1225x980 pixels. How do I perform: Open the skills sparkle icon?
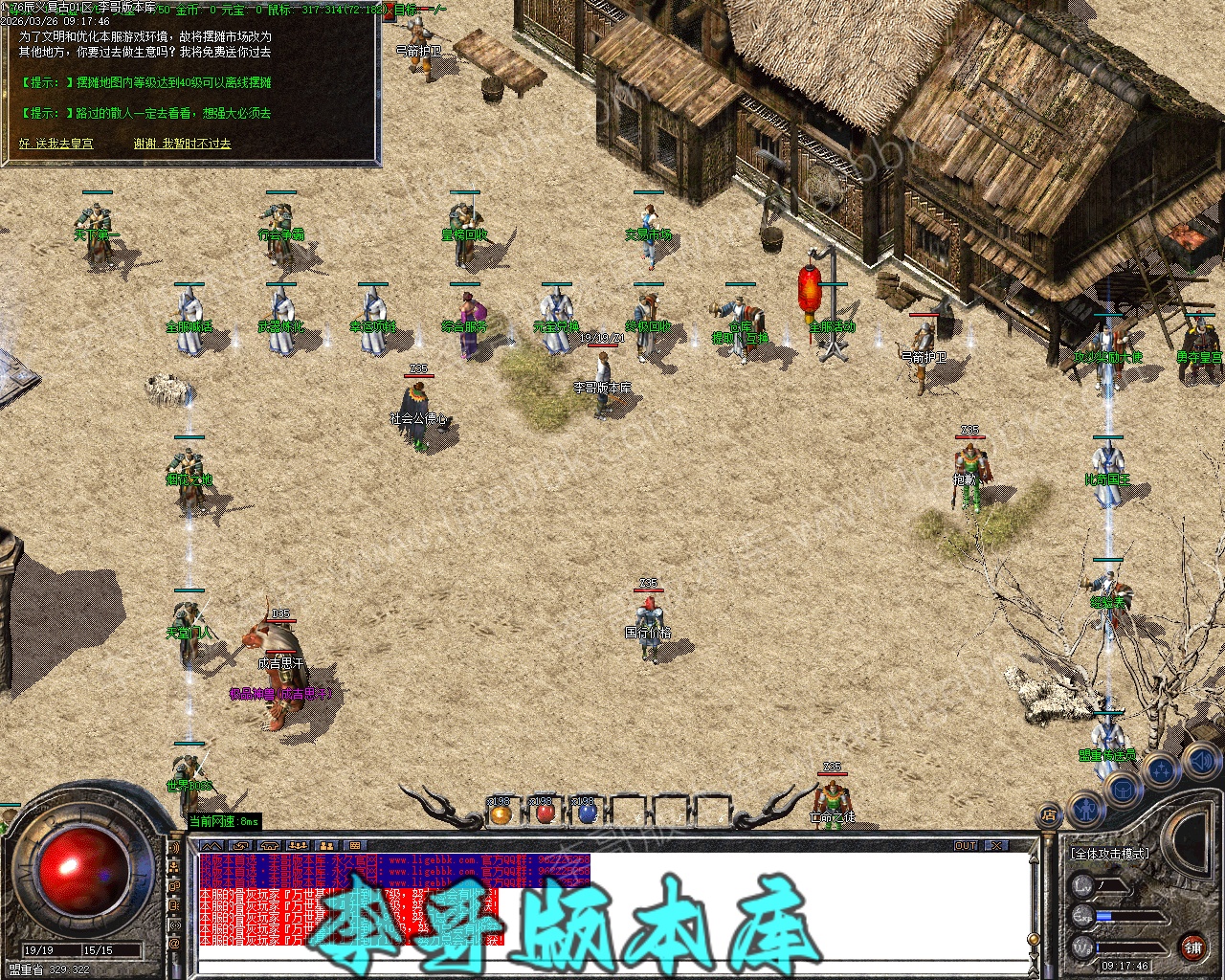coord(1161,768)
